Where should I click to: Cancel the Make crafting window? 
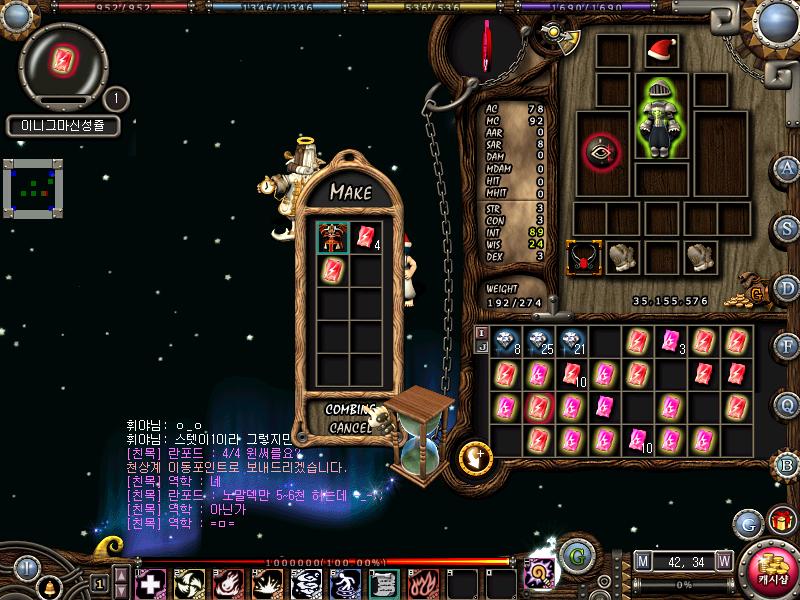click(349, 427)
